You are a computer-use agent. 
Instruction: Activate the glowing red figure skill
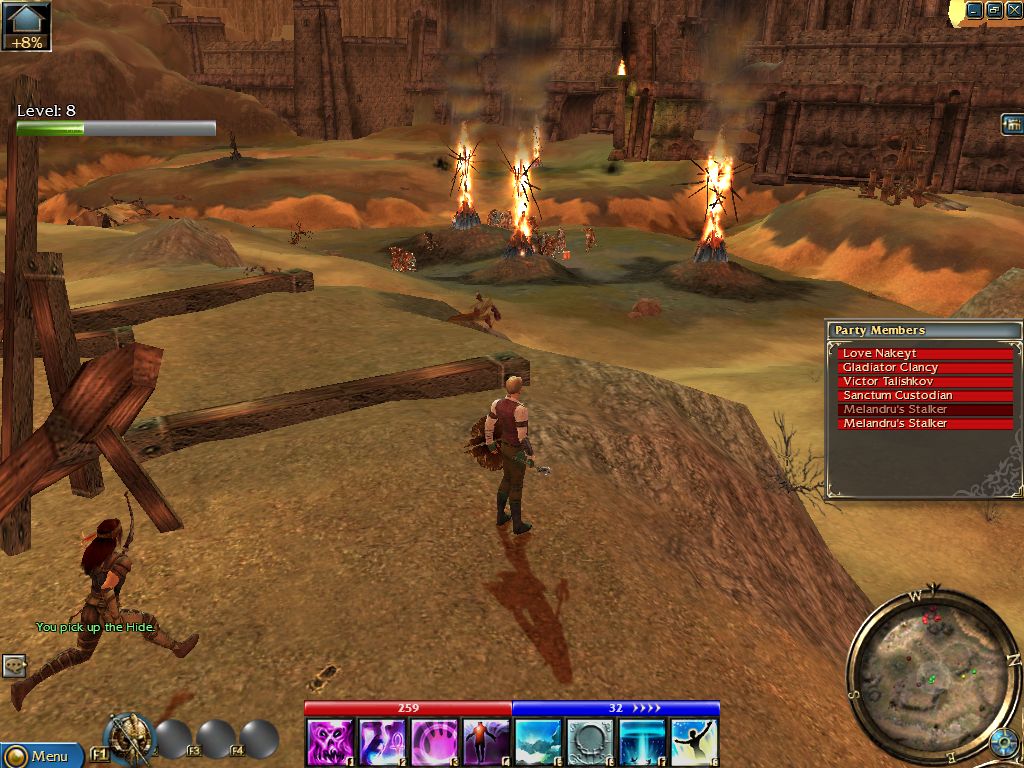(486, 743)
